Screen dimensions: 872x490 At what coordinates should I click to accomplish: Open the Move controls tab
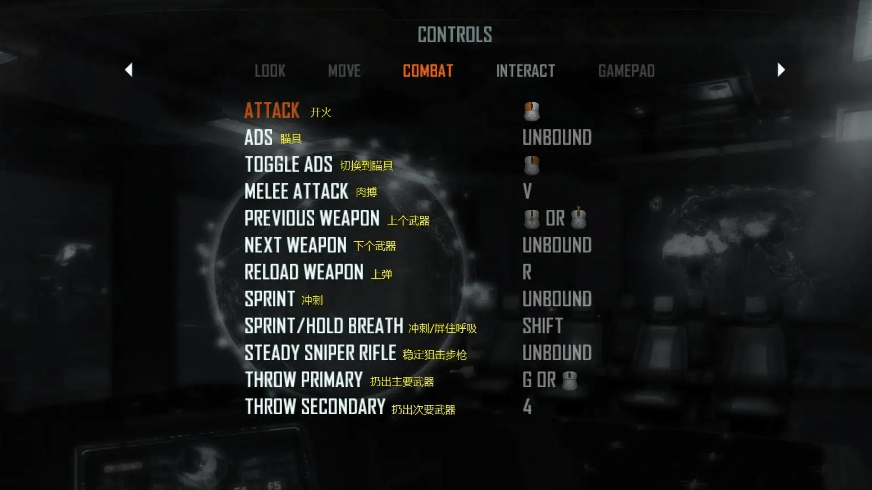(344, 71)
